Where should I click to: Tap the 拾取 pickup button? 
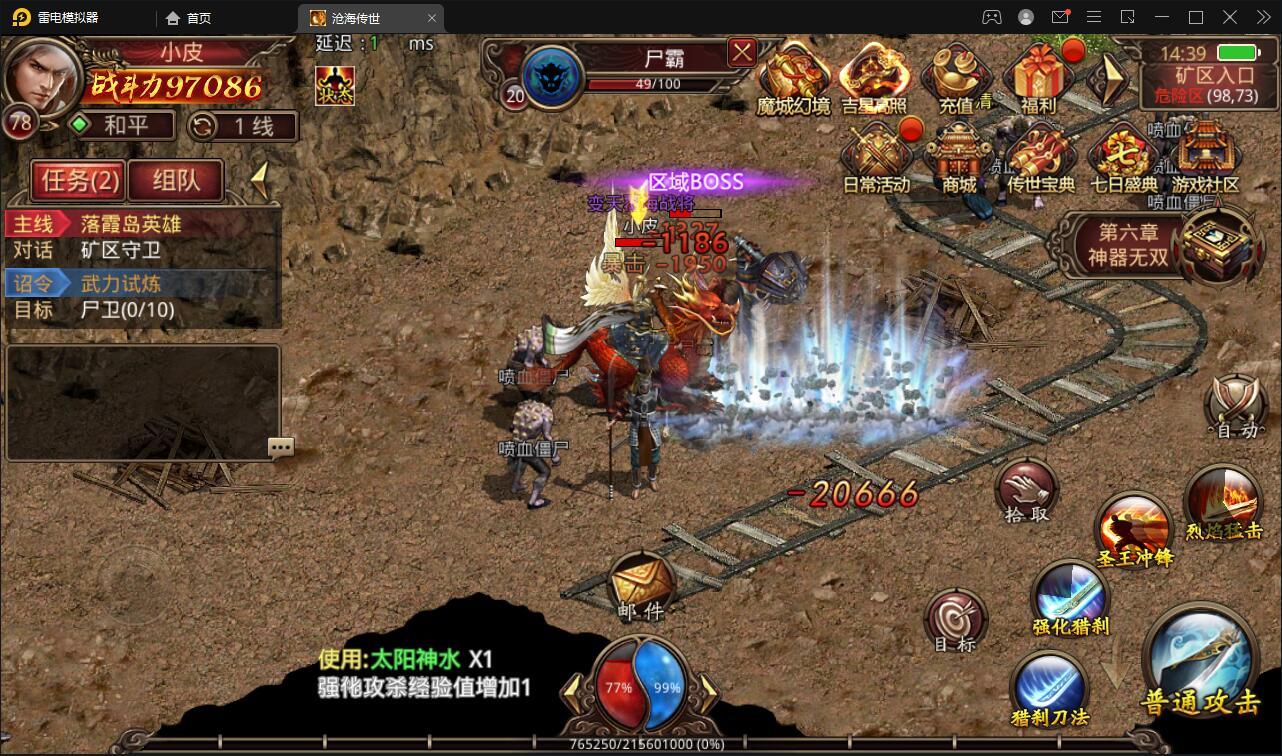(1026, 489)
